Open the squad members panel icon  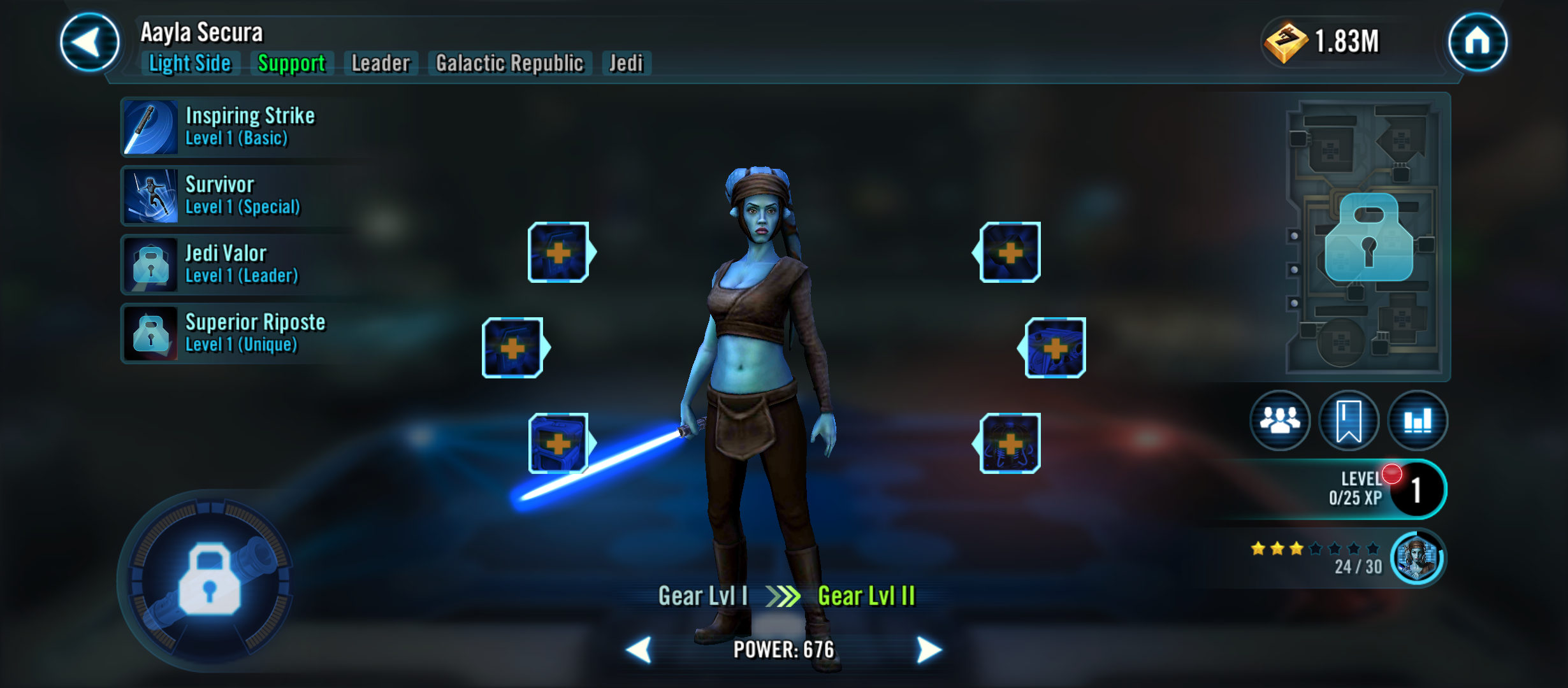point(1279,420)
